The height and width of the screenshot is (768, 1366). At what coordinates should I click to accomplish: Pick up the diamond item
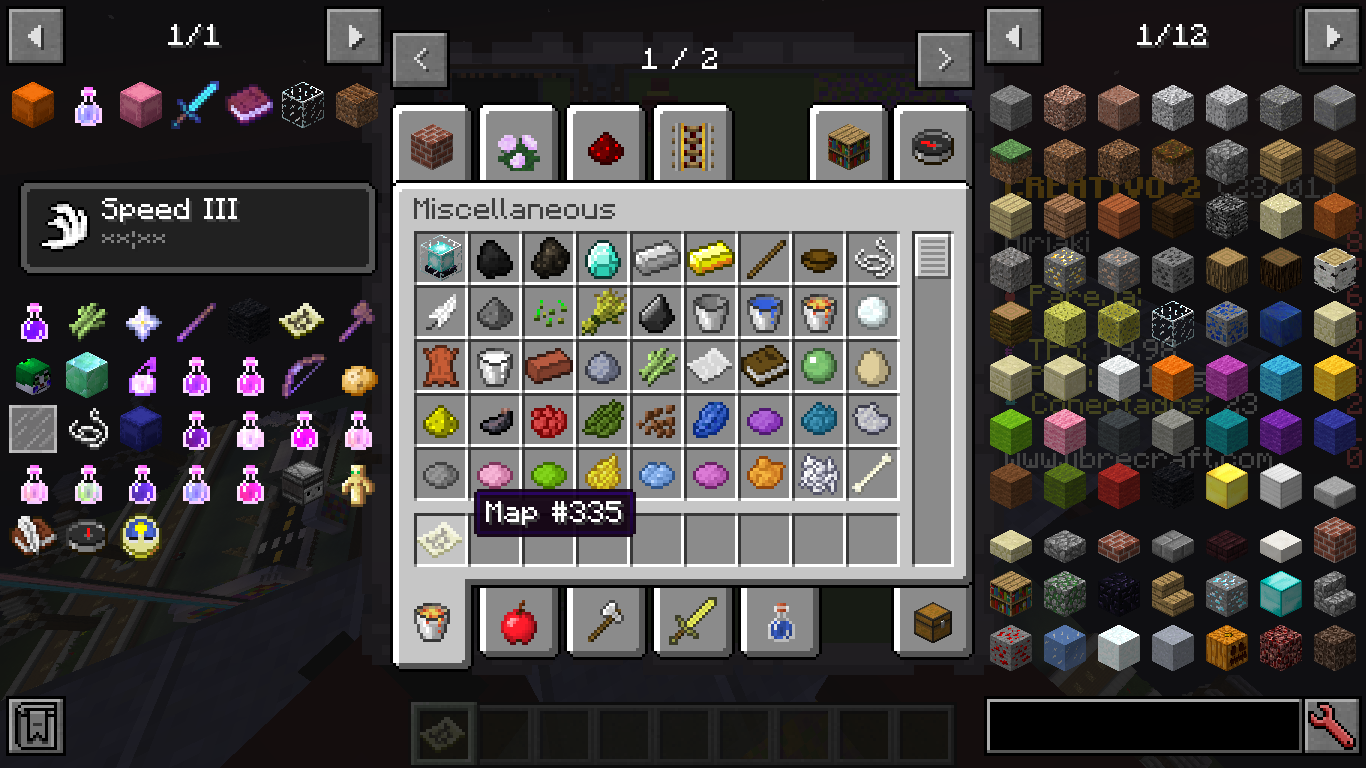point(603,259)
